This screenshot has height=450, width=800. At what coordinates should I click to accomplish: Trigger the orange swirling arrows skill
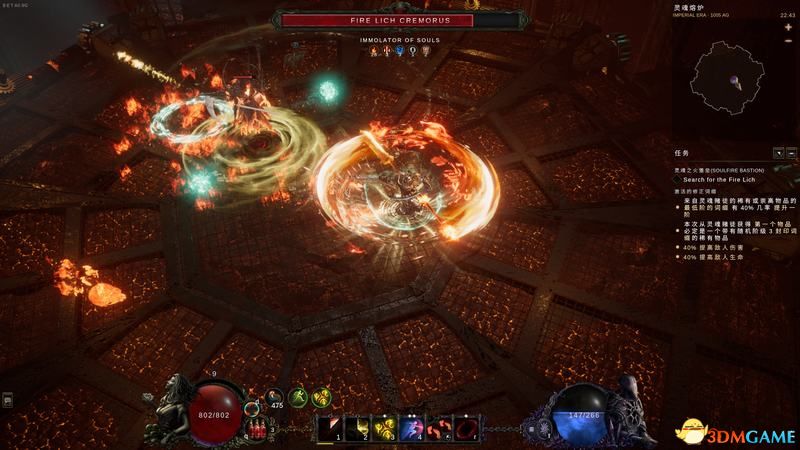point(437,428)
